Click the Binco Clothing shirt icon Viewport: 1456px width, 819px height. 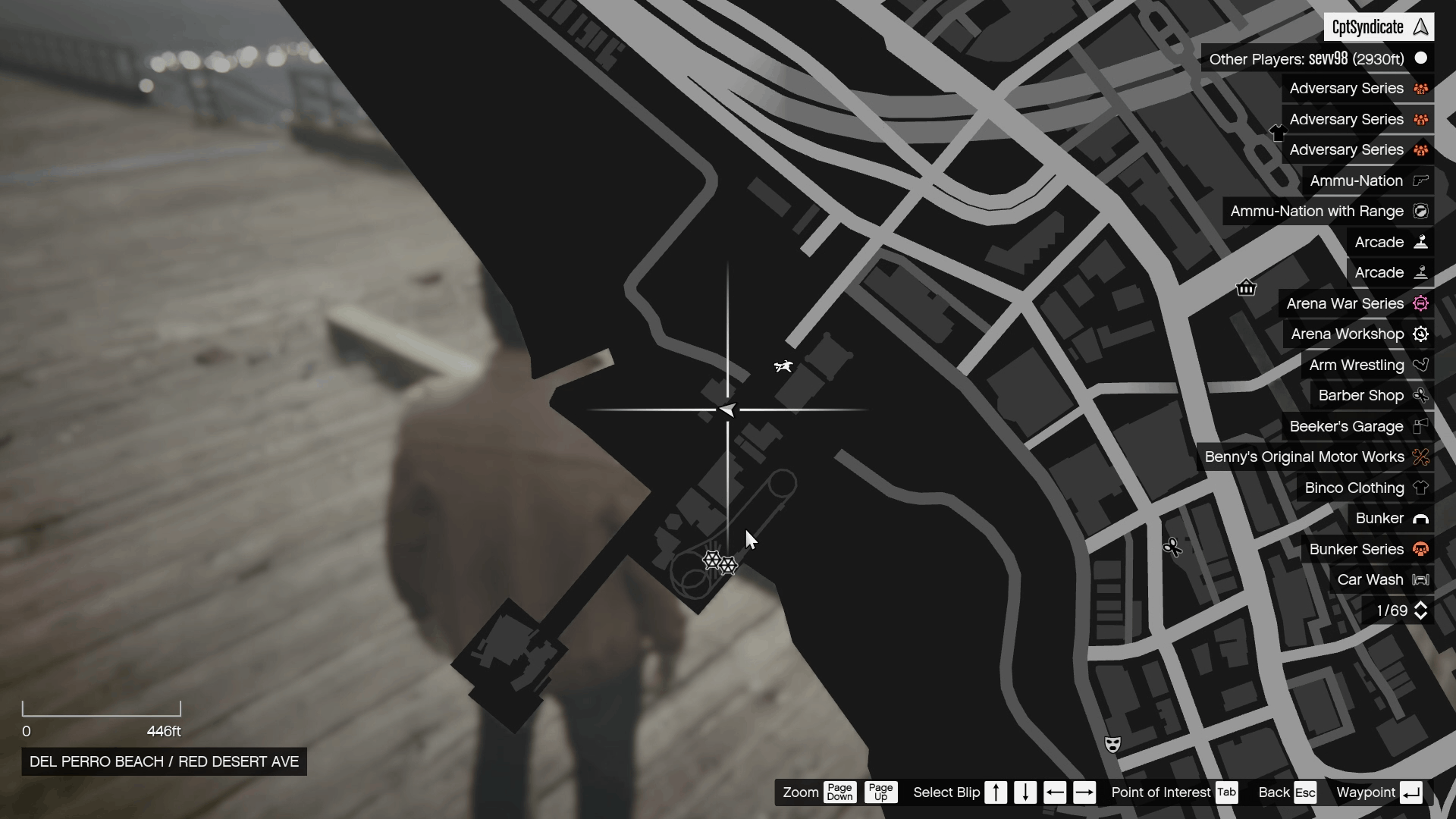1421,488
